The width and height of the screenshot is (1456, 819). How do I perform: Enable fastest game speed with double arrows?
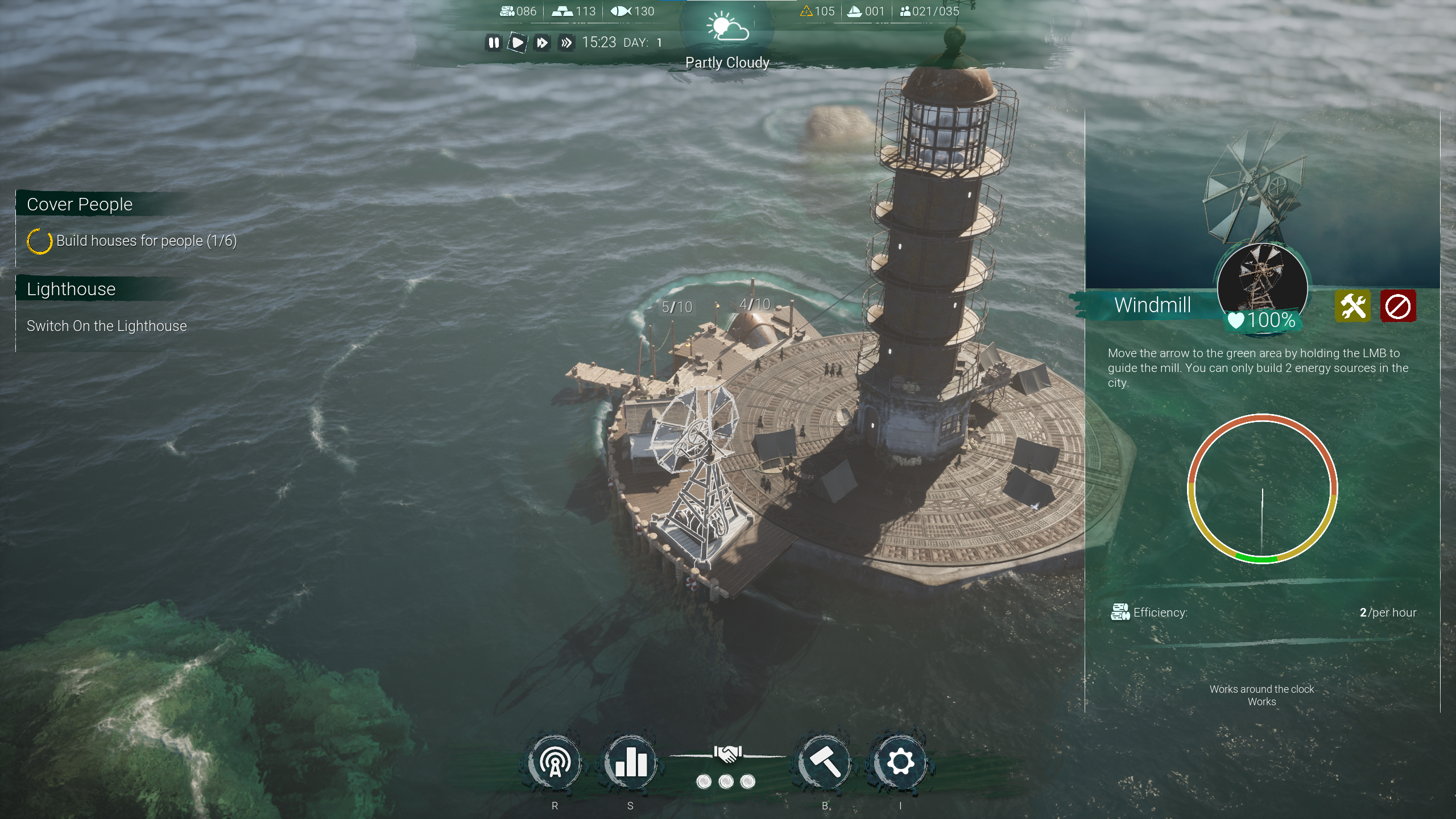click(566, 43)
